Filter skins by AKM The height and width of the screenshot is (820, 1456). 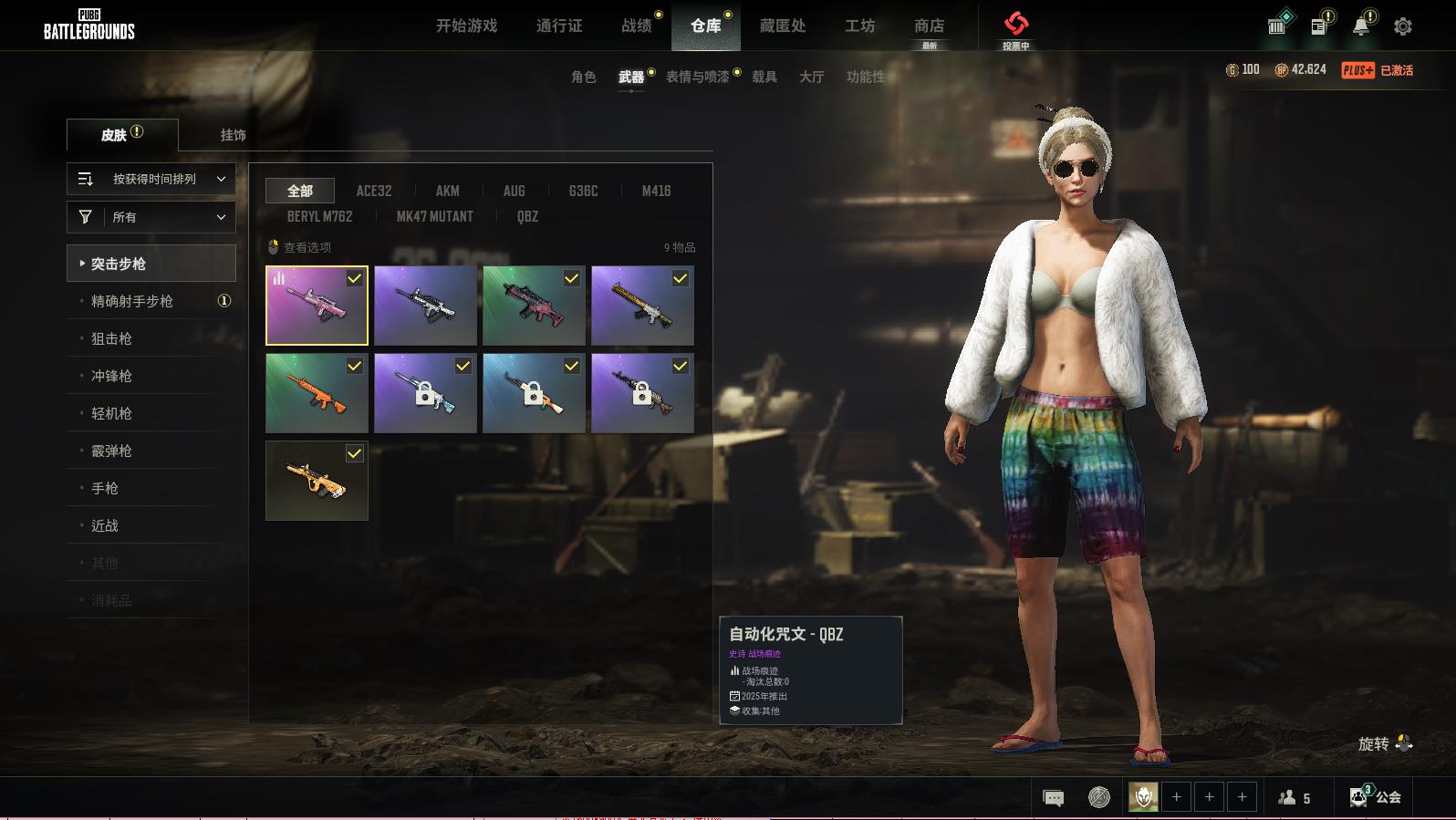tap(447, 191)
